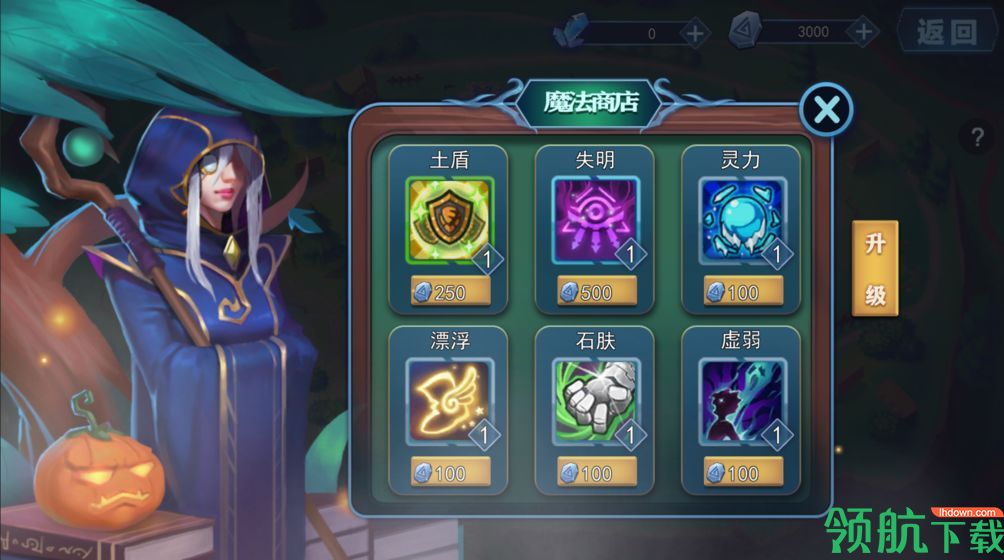The image size is (1004, 560).
Task: Add more grey stones with plus button
Action: pos(864,32)
